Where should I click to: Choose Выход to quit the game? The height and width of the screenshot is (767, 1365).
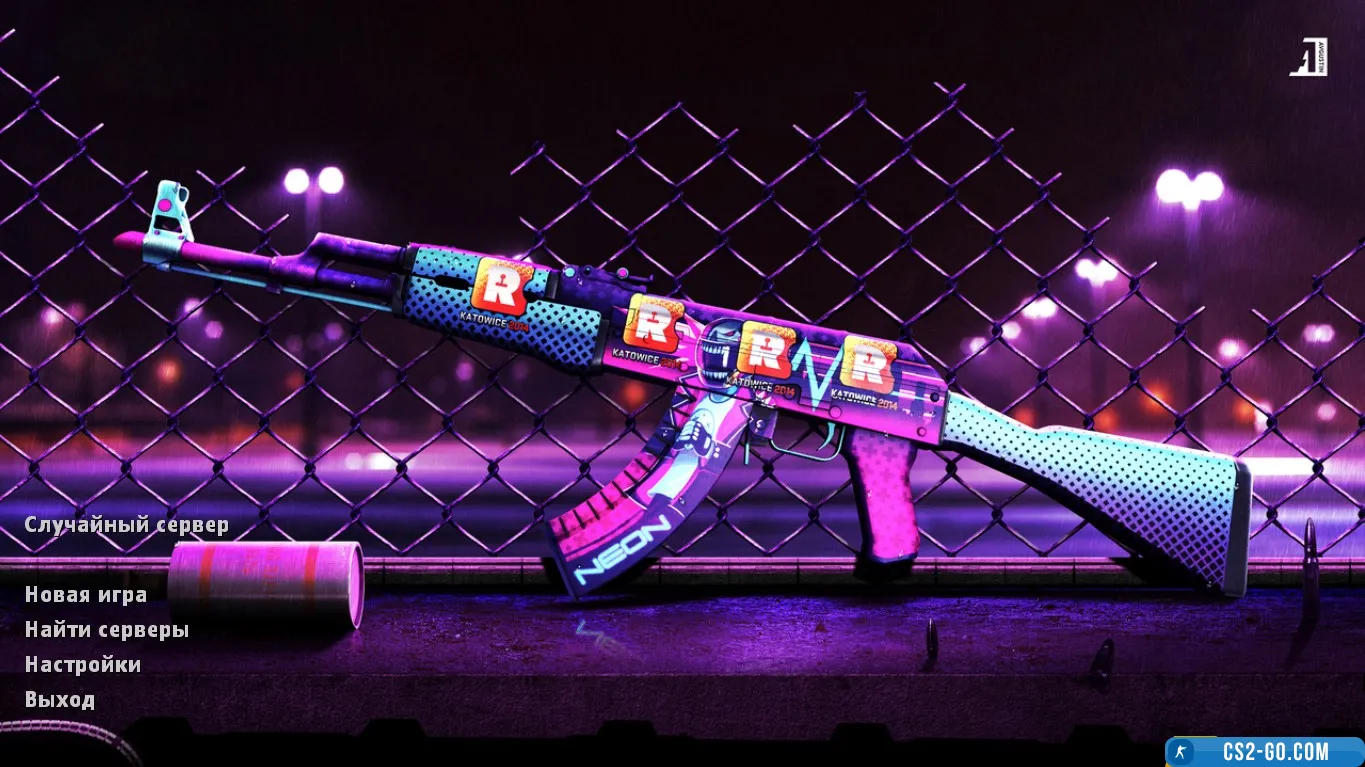point(60,700)
